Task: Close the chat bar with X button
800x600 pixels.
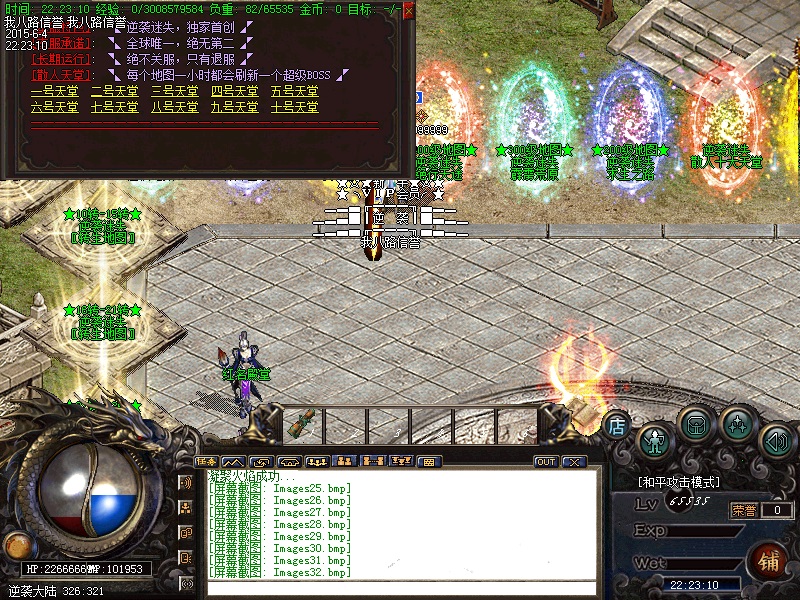Action: pyautogui.click(x=574, y=462)
